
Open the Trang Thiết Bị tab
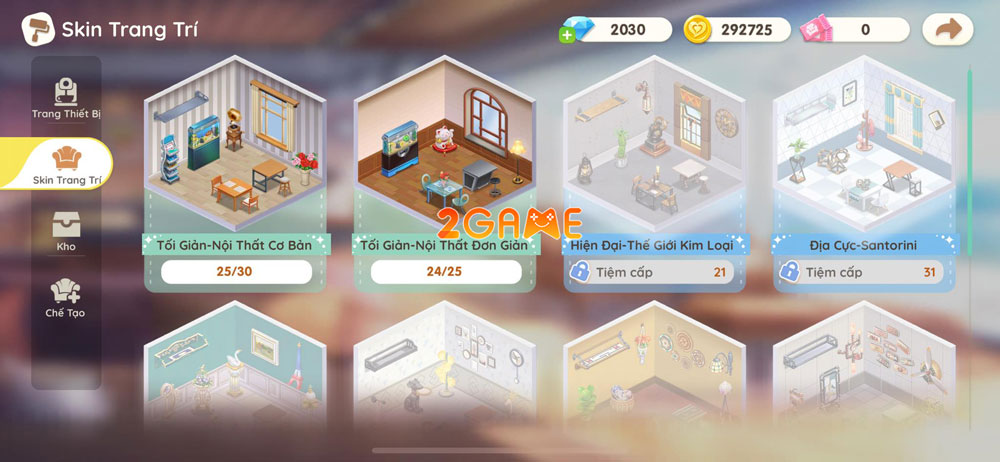click(66, 98)
